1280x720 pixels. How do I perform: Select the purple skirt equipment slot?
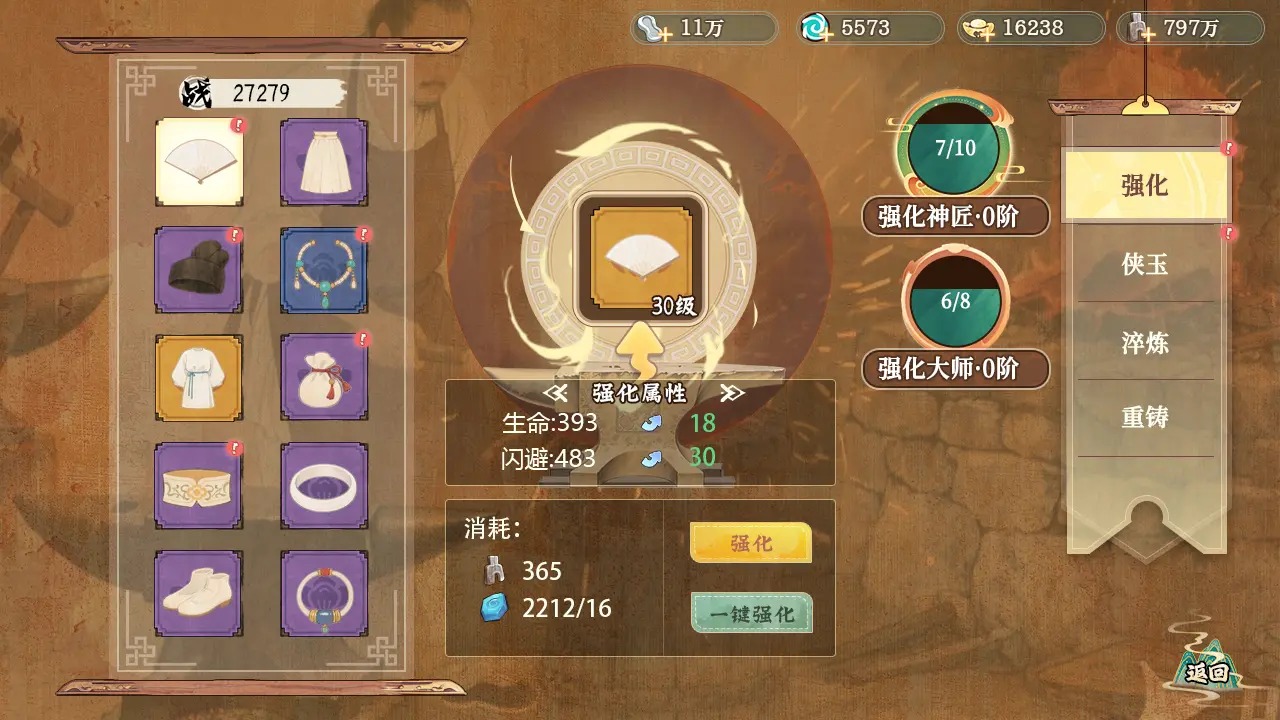(323, 163)
